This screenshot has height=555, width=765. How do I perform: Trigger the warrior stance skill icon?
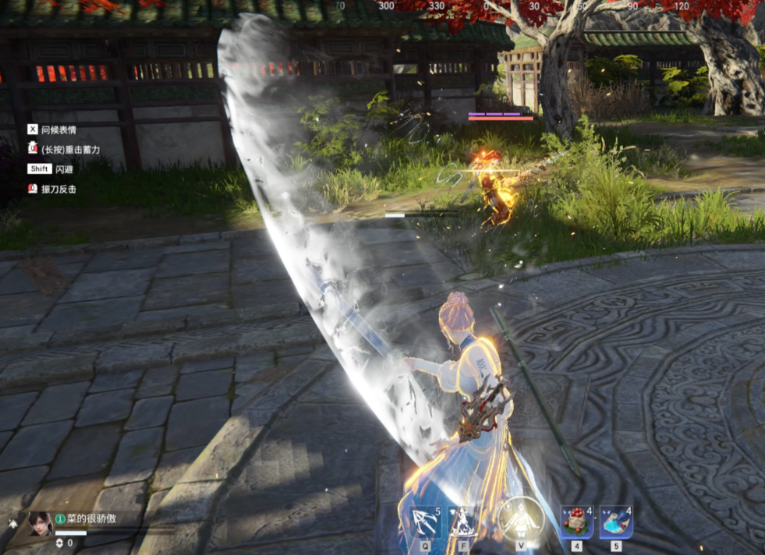[464, 522]
